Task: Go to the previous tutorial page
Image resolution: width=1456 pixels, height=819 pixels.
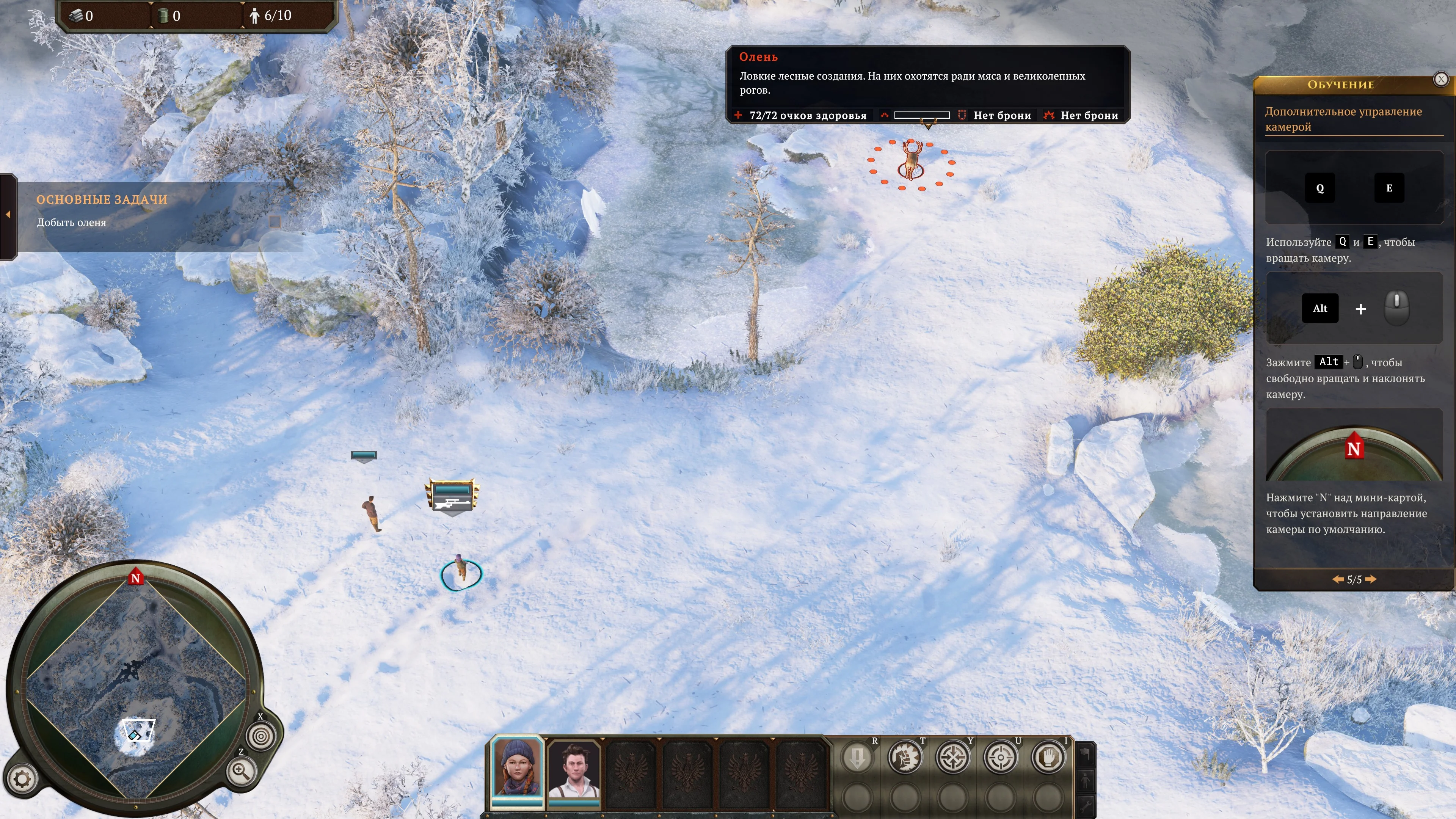Action: (1338, 579)
